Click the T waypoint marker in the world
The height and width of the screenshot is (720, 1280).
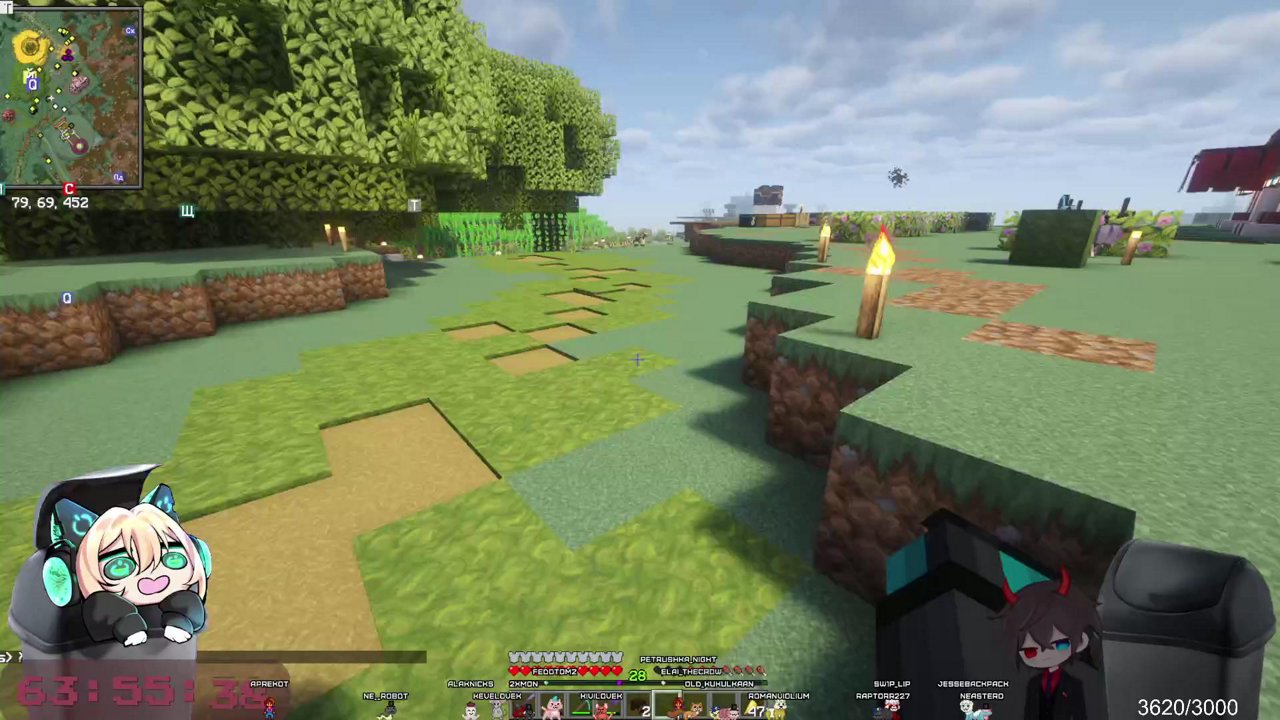point(414,206)
